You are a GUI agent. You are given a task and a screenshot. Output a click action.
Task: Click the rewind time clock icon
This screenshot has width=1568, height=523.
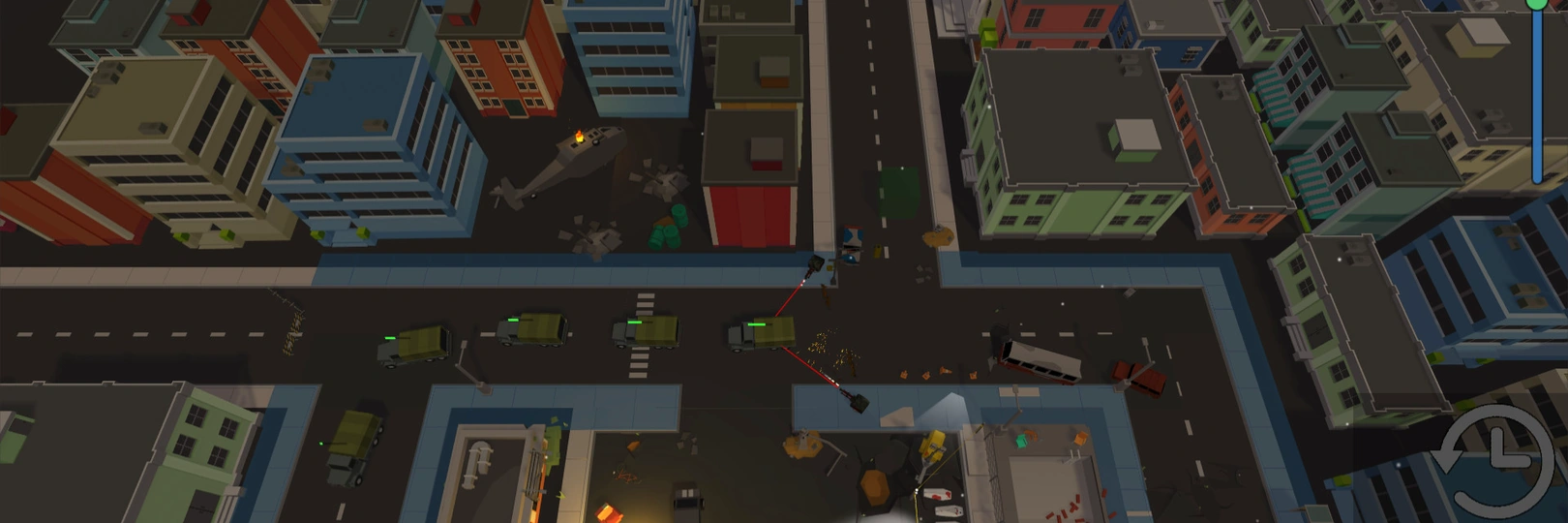[1493, 459]
